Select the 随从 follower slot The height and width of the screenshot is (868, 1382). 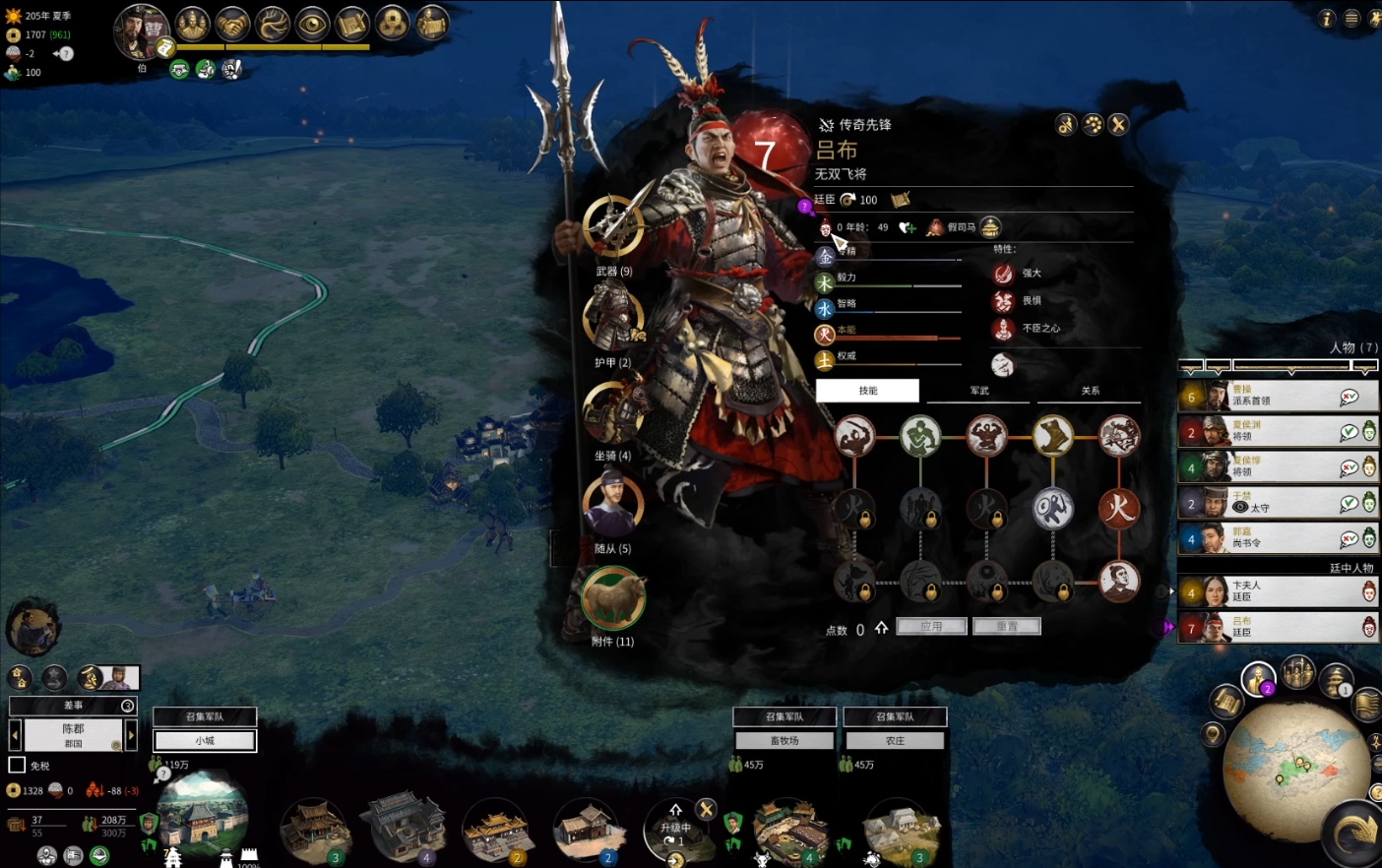pos(613,504)
